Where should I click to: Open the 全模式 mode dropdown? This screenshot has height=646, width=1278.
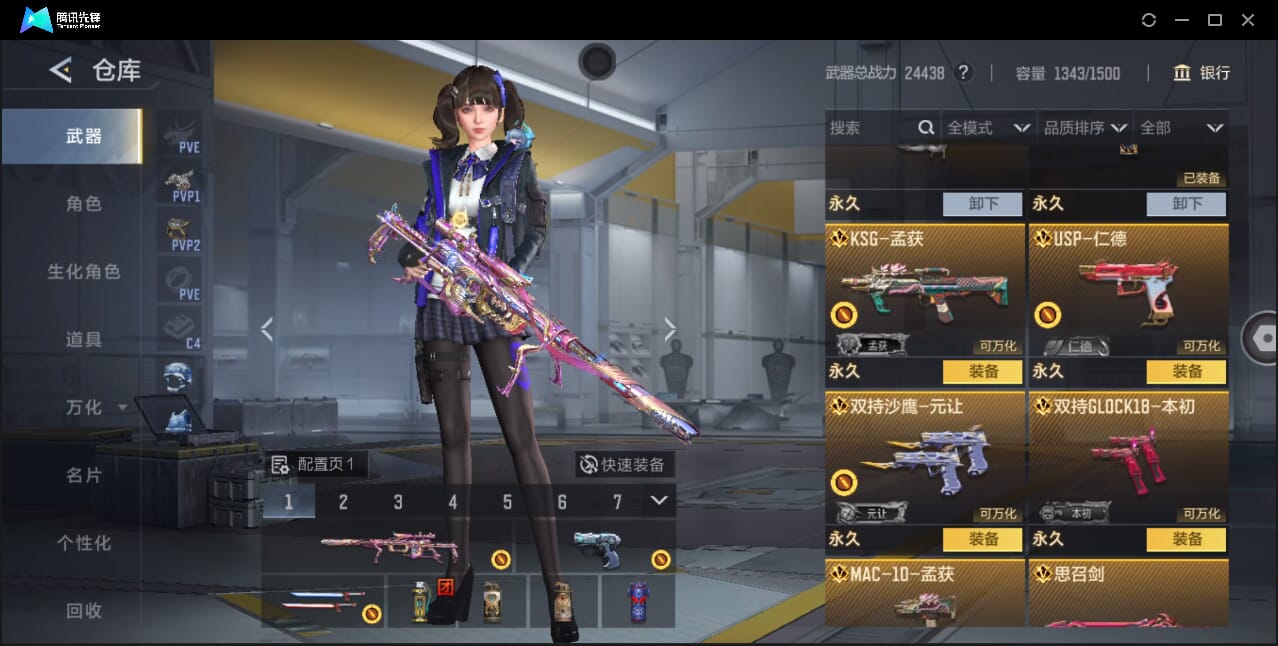click(987, 128)
